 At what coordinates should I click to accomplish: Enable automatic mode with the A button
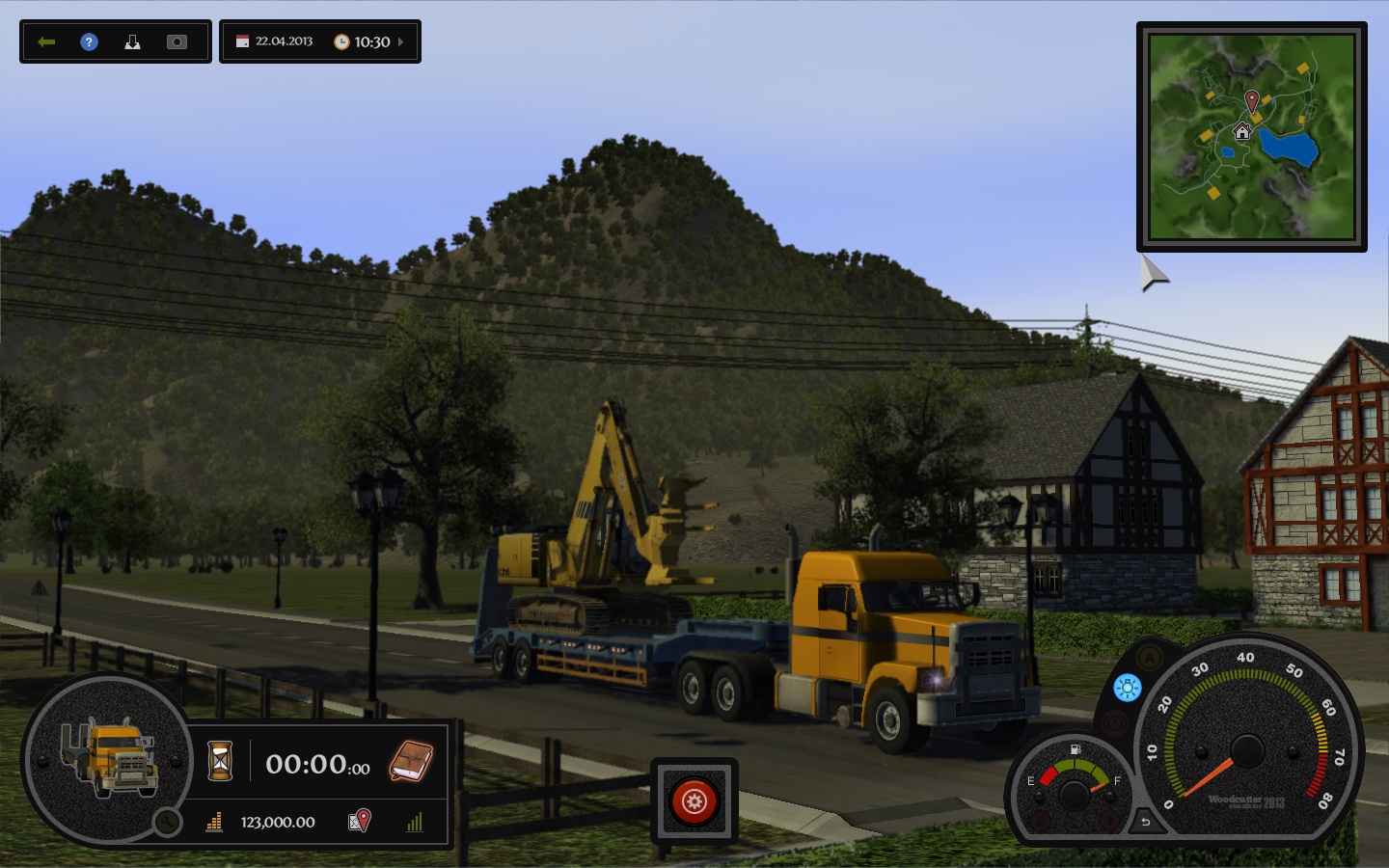pyautogui.click(x=1150, y=658)
